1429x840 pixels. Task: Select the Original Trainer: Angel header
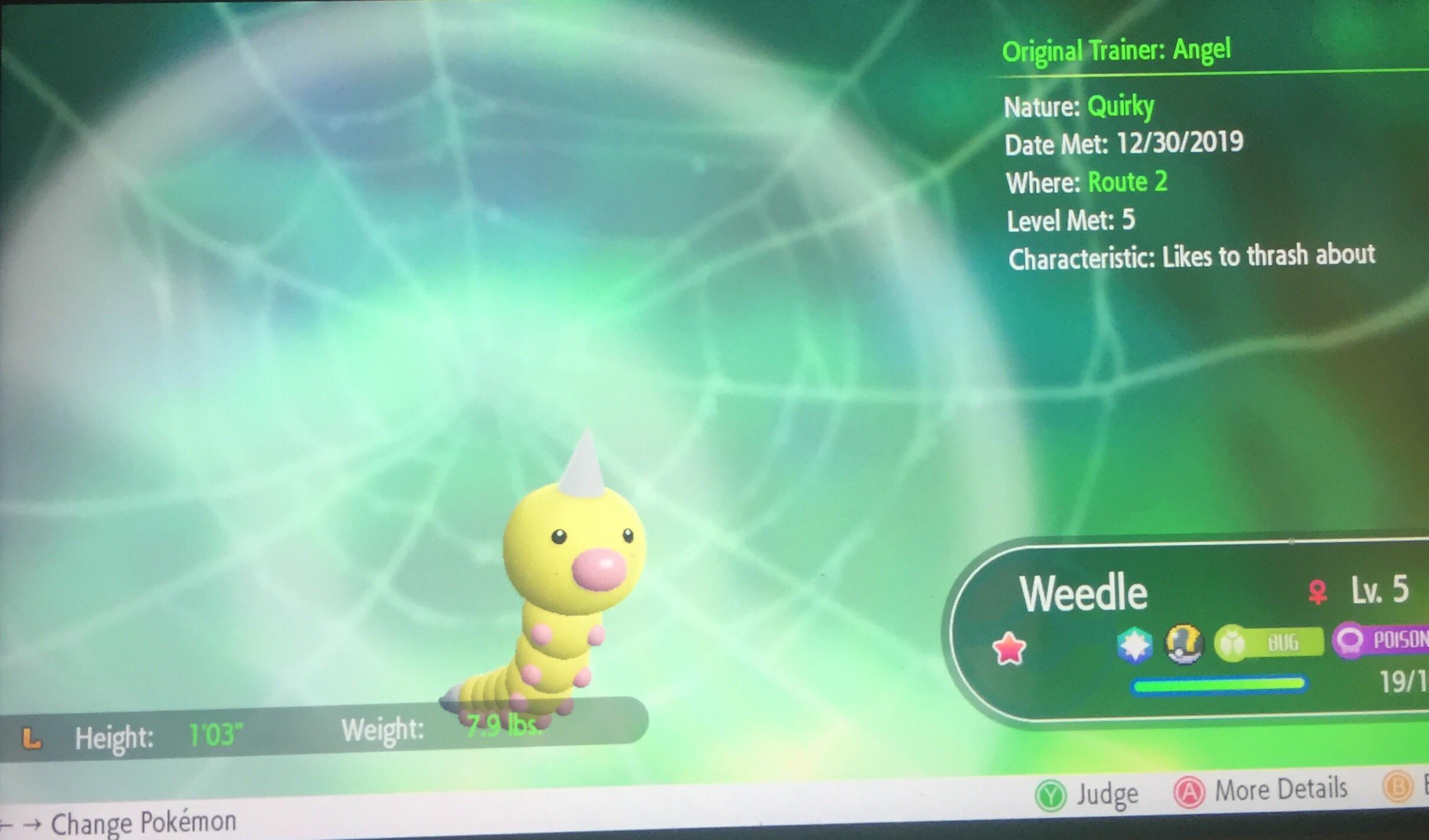pos(1117,51)
